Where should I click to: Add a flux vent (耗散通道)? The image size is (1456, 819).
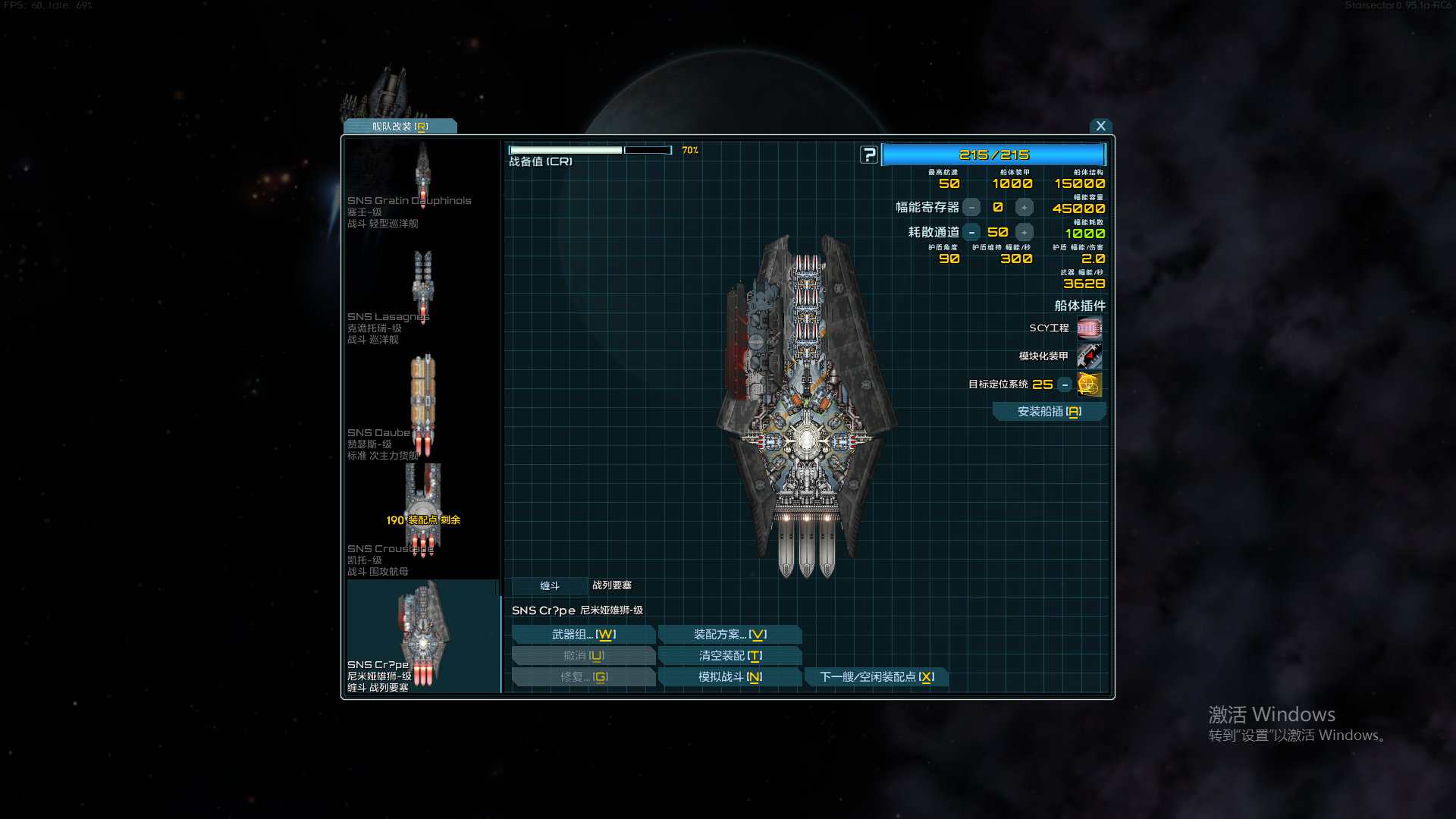(1025, 233)
